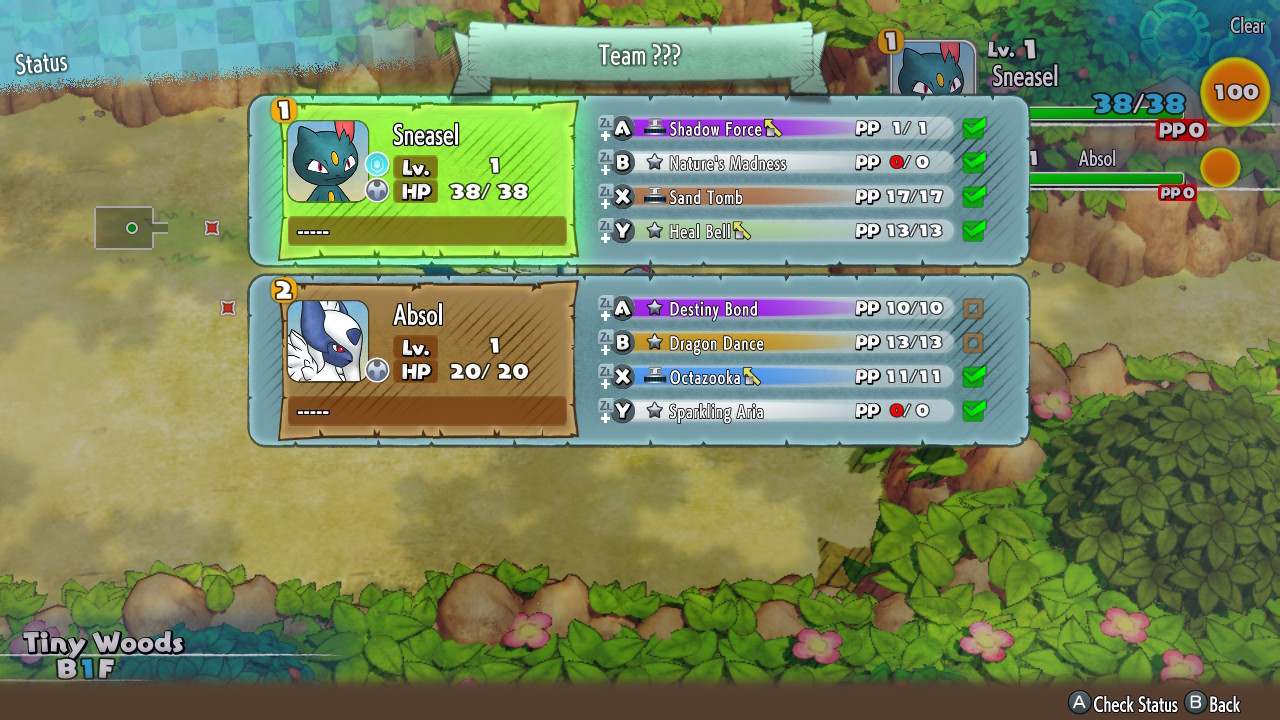The width and height of the screenshot is (1280, 720).
Task: Toggle the Sparkling Aria enabled checkbox
Action: coord(973,411)
